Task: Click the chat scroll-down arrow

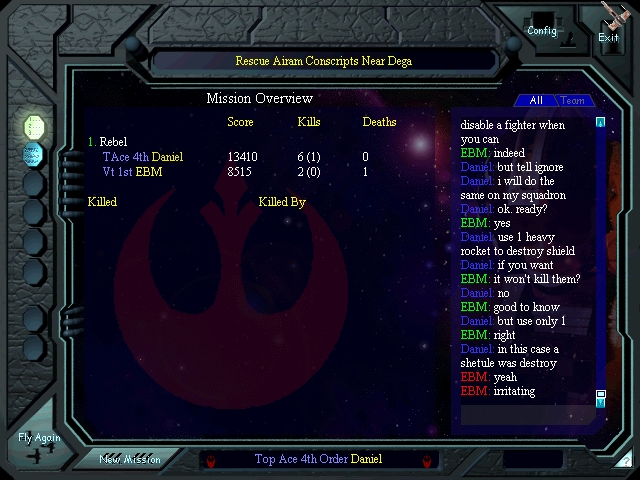Action: pyautogui.click(x=600, y=398)
